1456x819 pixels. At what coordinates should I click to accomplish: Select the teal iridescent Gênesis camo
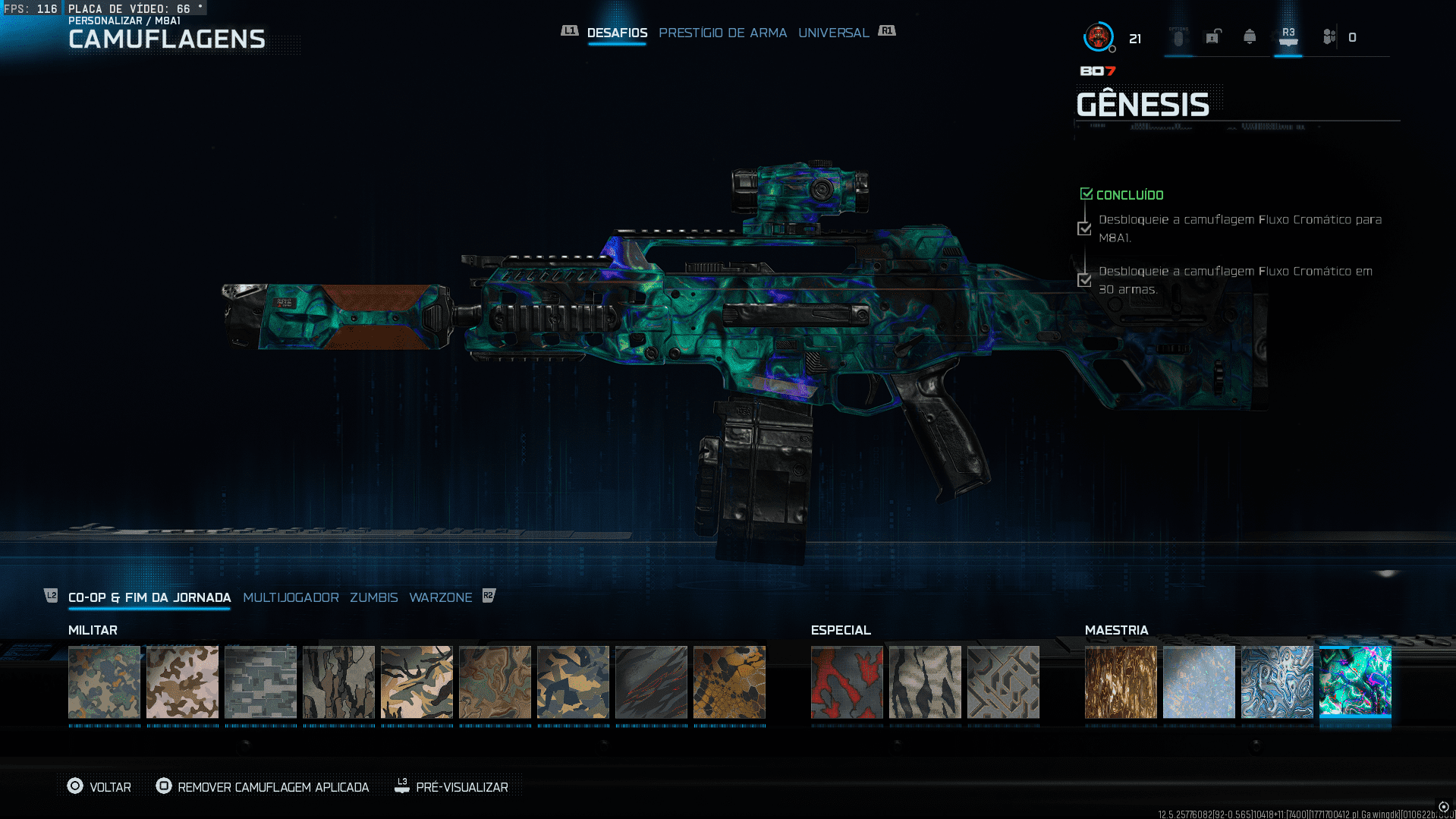[x=1355, y=682]
